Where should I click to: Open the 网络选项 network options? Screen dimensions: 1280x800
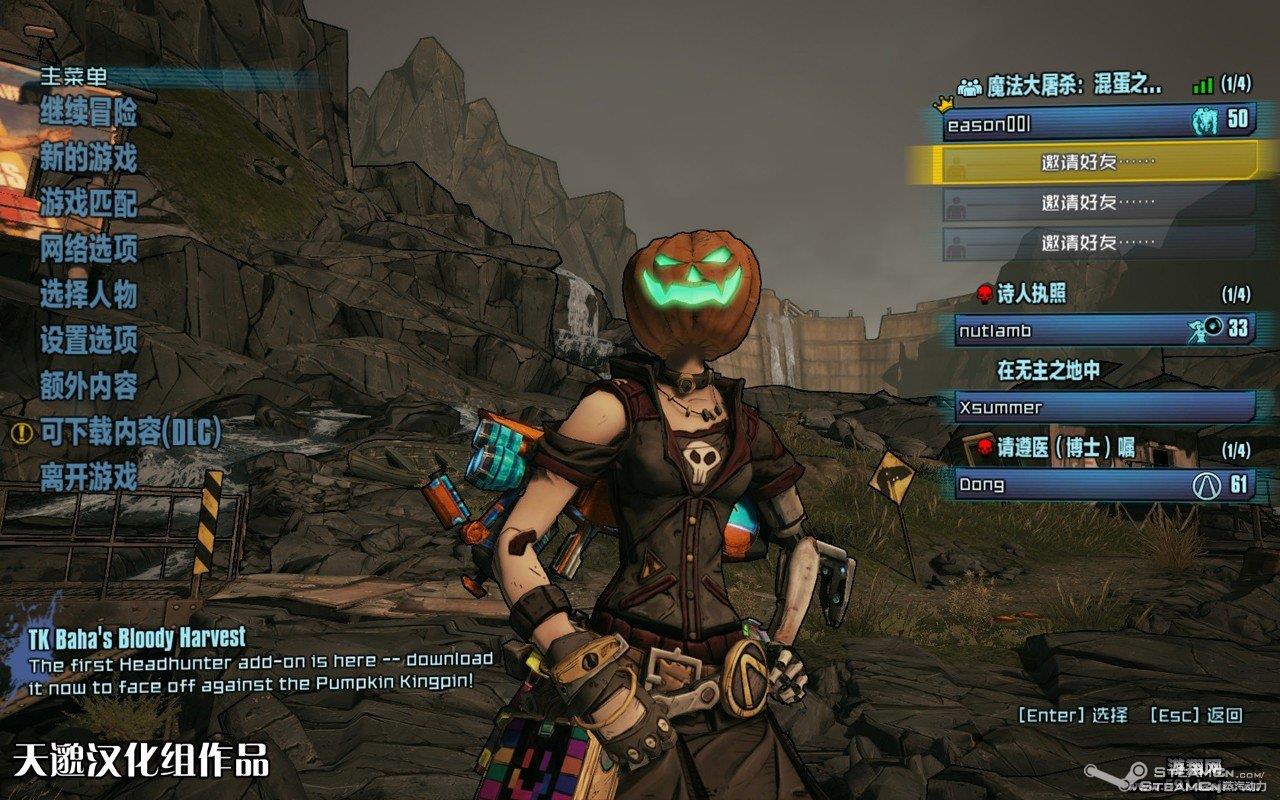(x=89, y=249)
